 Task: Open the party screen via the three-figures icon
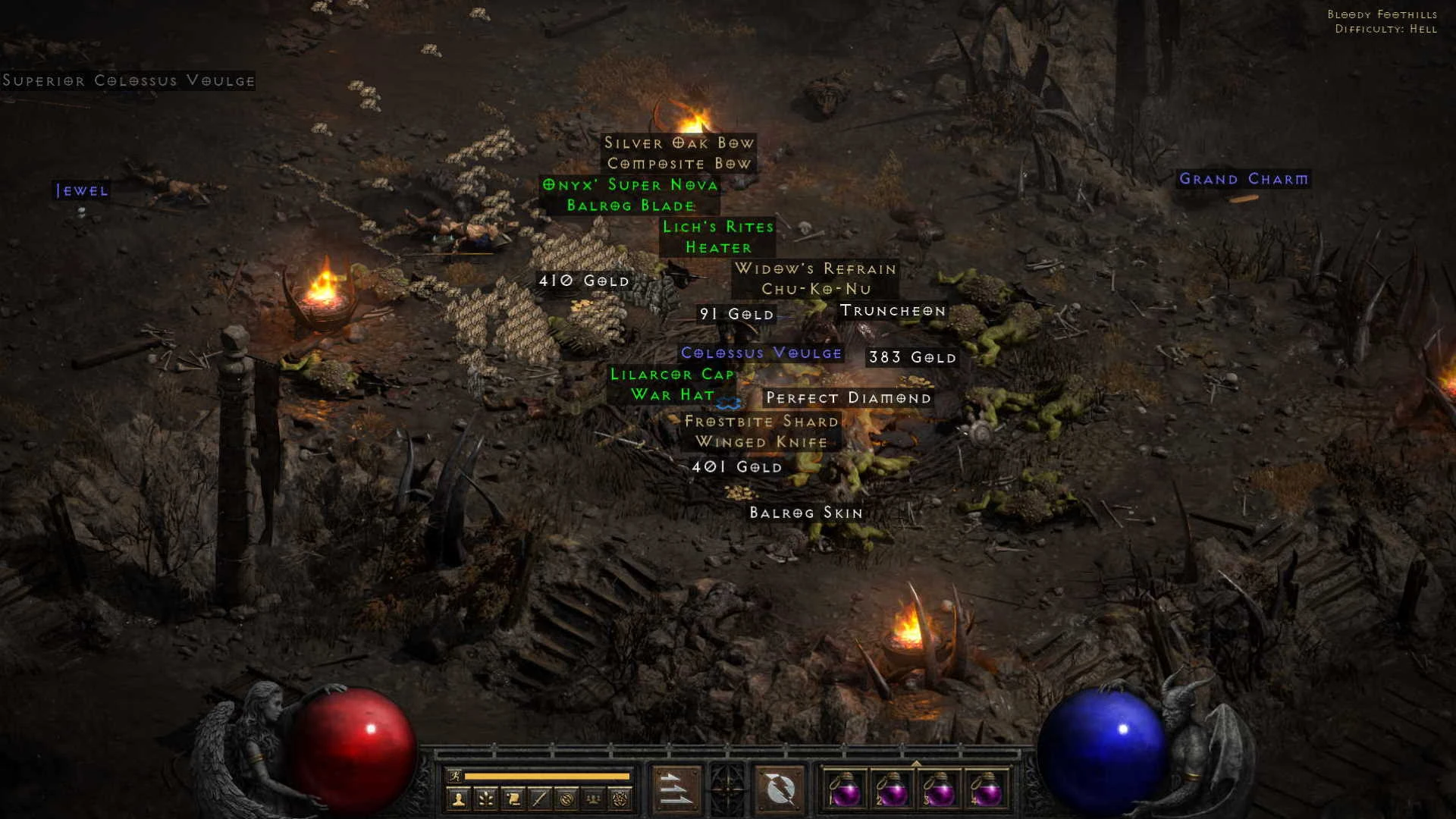(x=594, y=799)
